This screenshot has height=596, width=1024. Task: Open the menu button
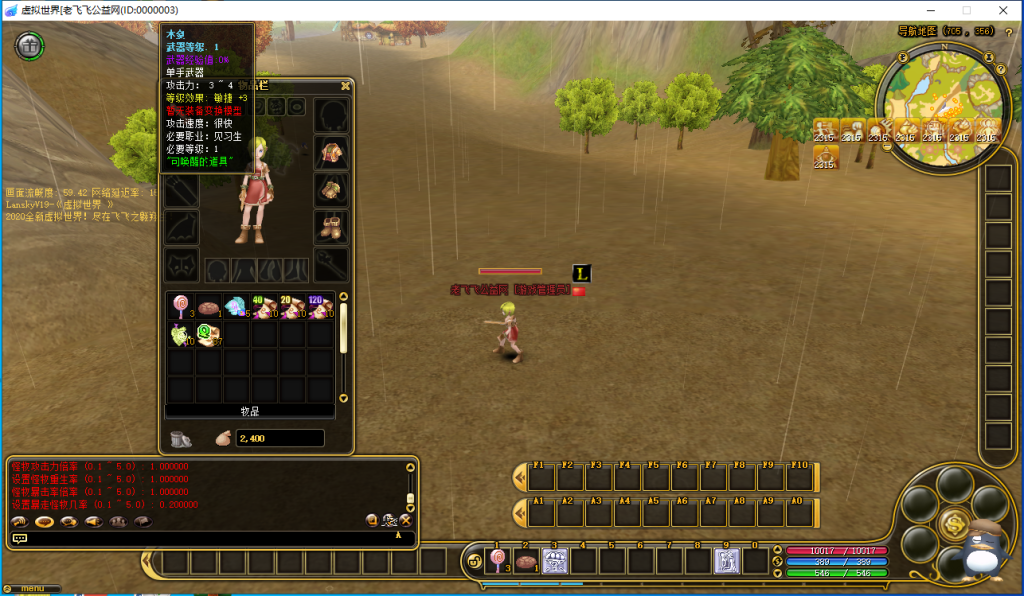[30, 588]
